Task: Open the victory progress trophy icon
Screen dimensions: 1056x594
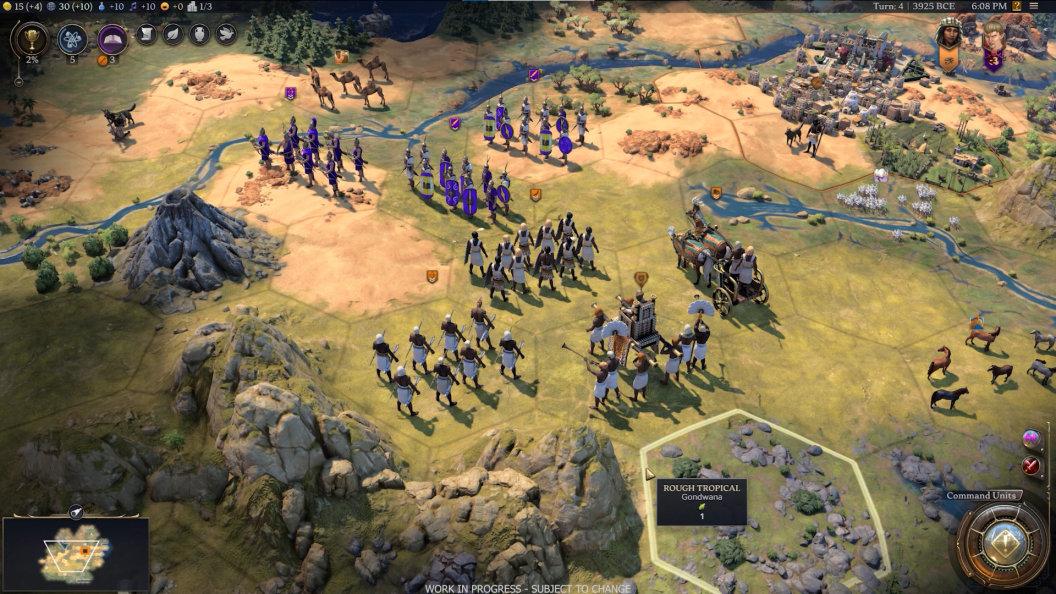Action: click(x=31, y=40)
